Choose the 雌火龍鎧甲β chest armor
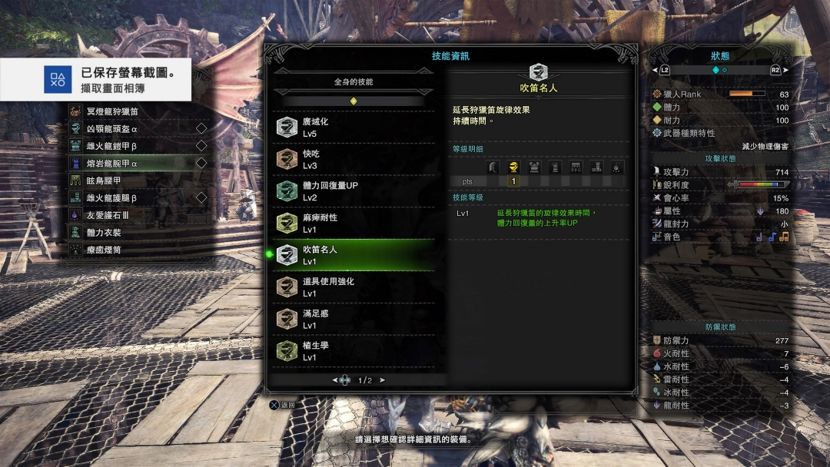The width and height of the screenshot is (830, 467). pos(140,145)
